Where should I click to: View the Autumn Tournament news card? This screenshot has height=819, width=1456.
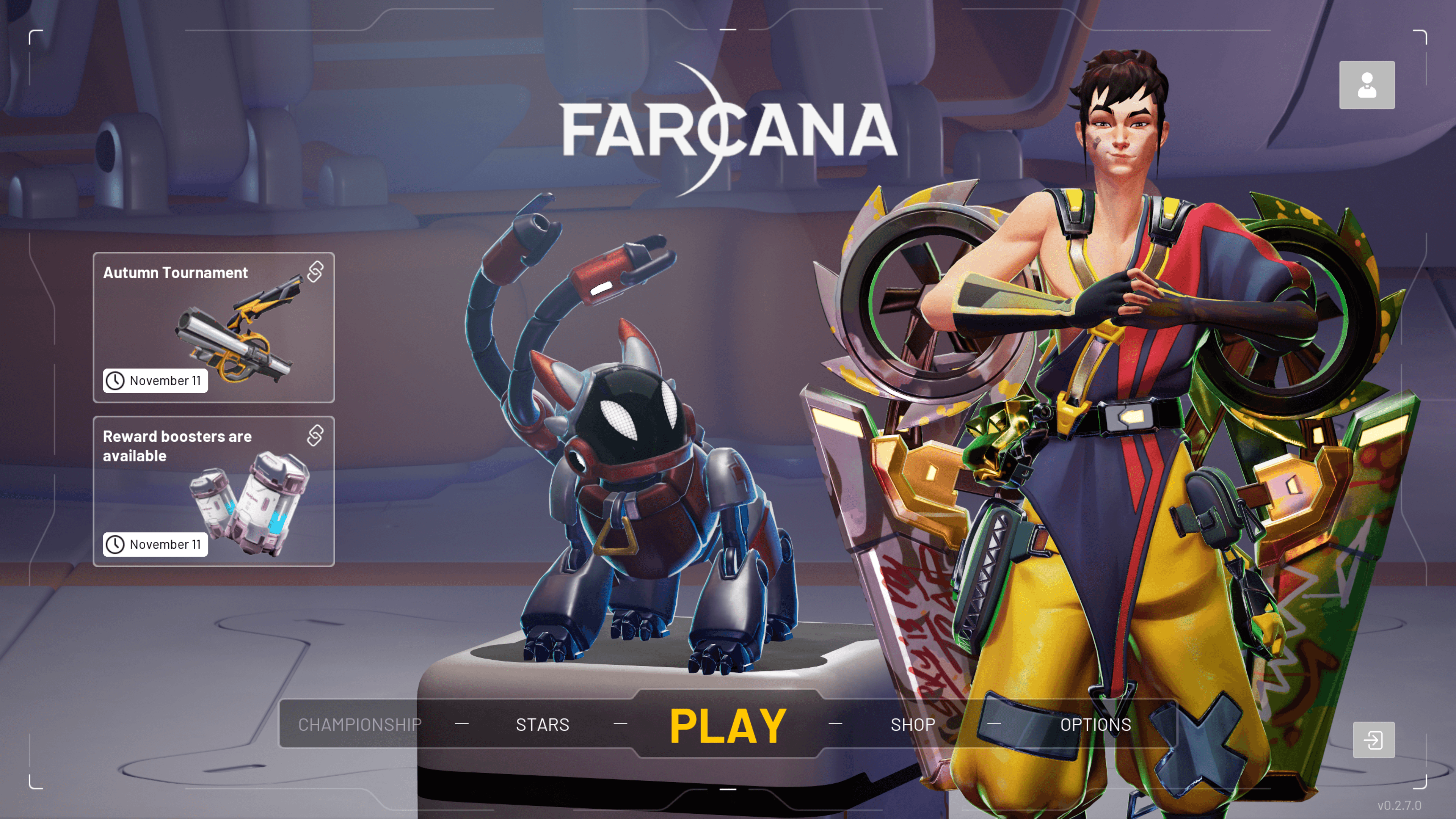point(213,327)
